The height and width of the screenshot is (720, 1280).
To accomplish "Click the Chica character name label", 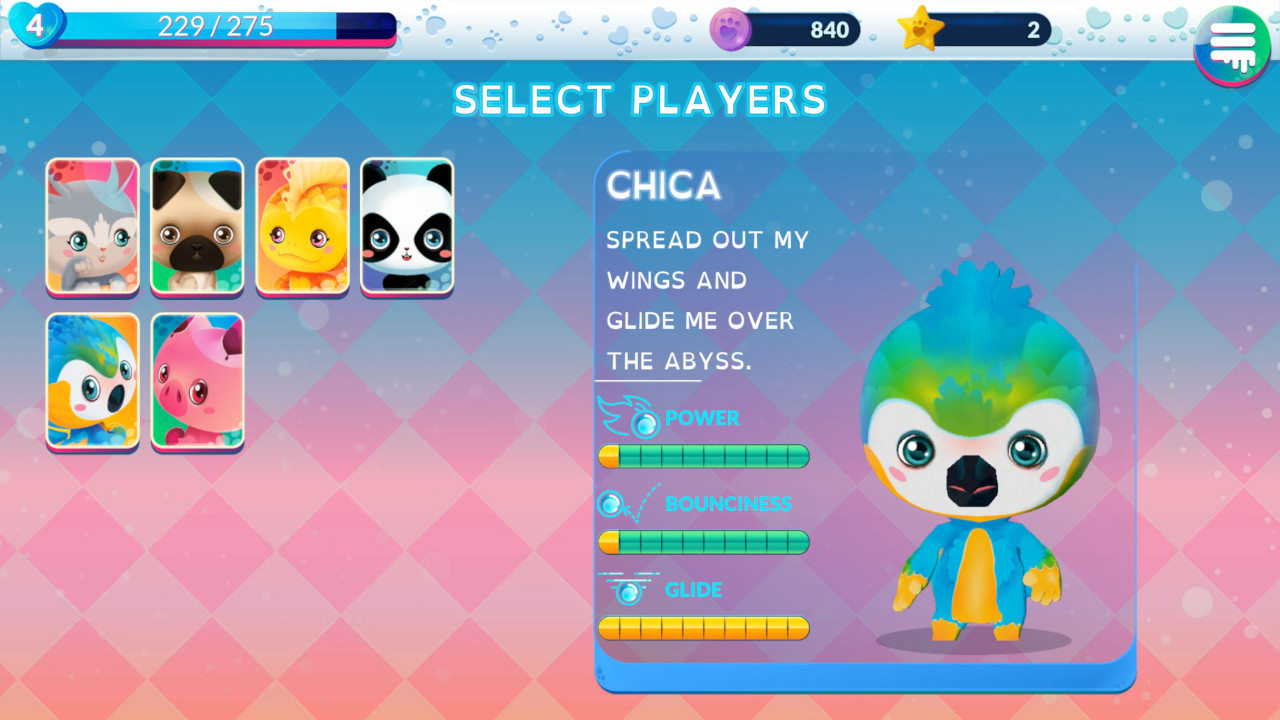I will coord(663,186).
